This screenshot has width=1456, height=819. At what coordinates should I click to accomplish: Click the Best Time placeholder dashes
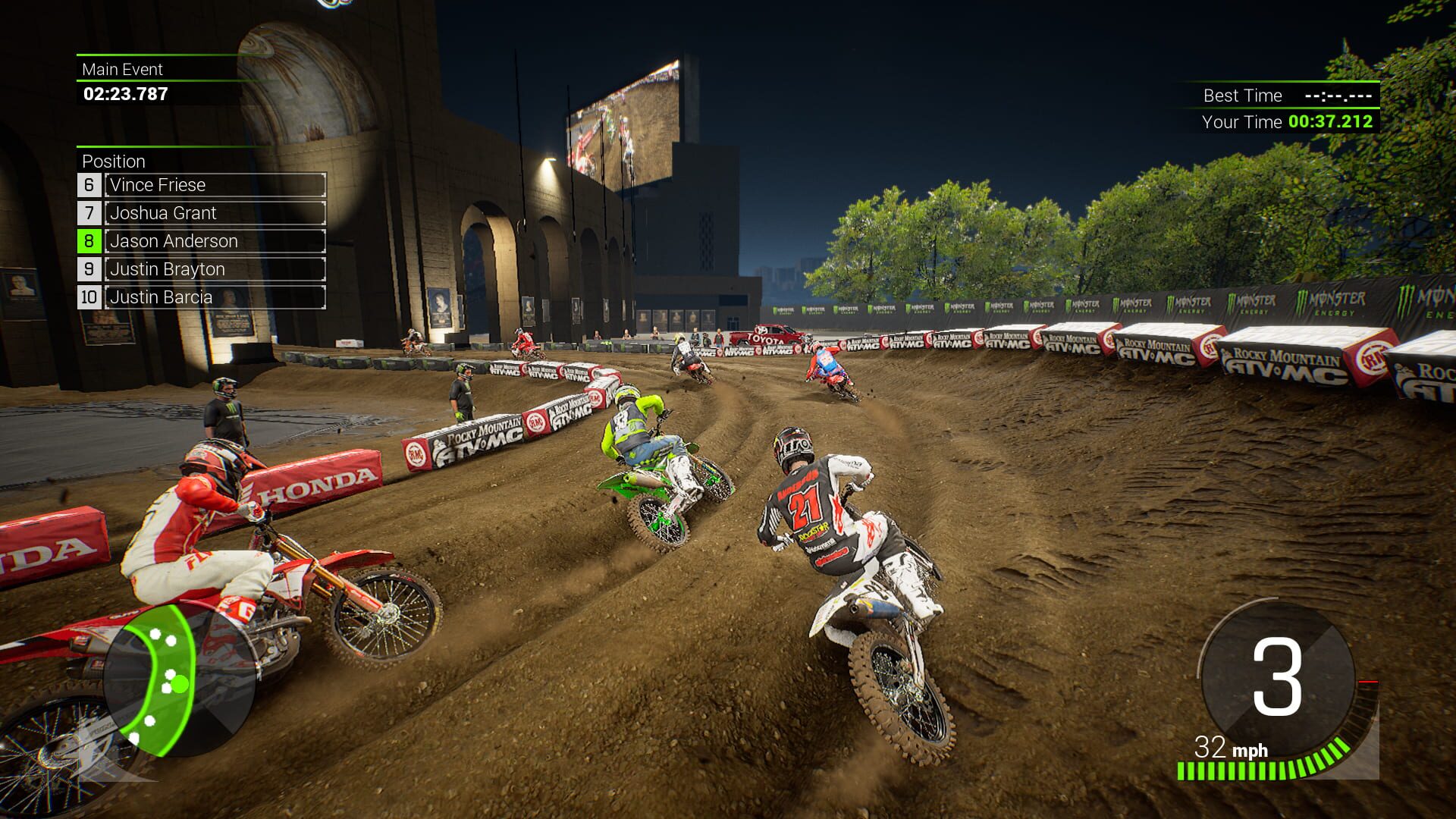[1336, 96]
